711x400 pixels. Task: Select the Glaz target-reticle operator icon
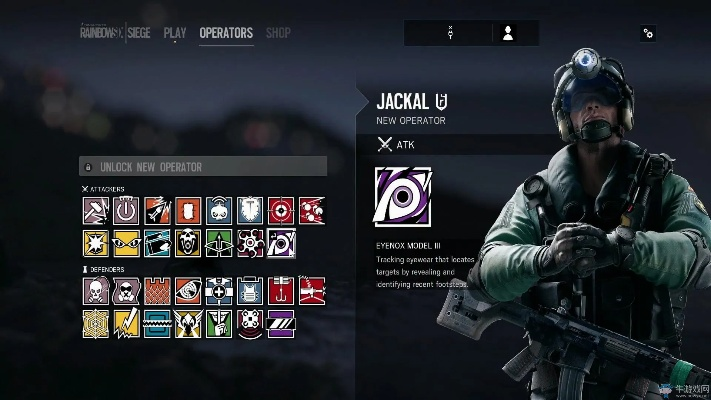point(281,210)
